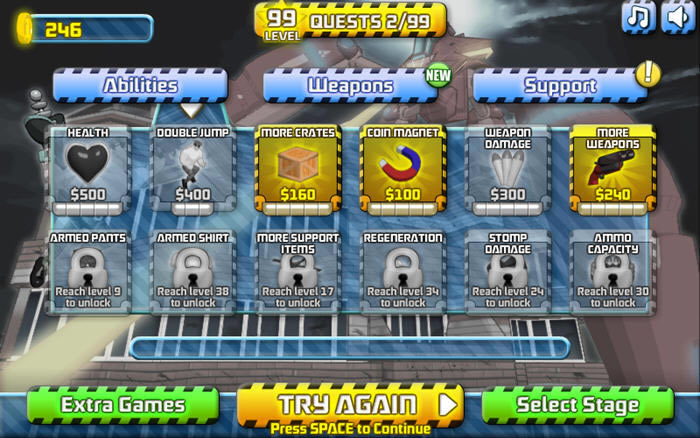Go to Select Stage
The image size is (700, 438).
(x=577, y=405)
